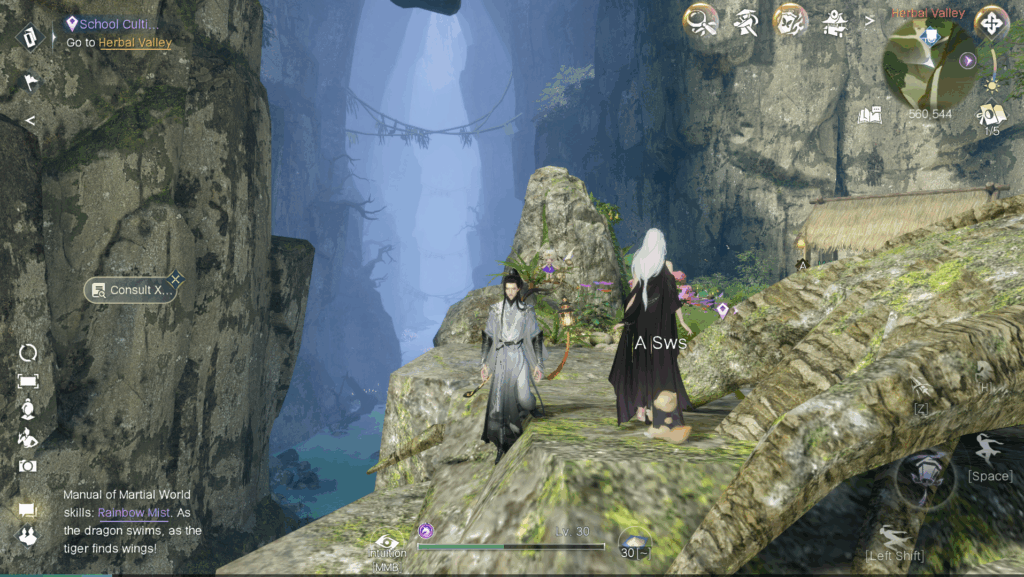Open the two-person social icon at bottom left
The height and width of the screenshot is (577, 1024).
click(28, 538)
